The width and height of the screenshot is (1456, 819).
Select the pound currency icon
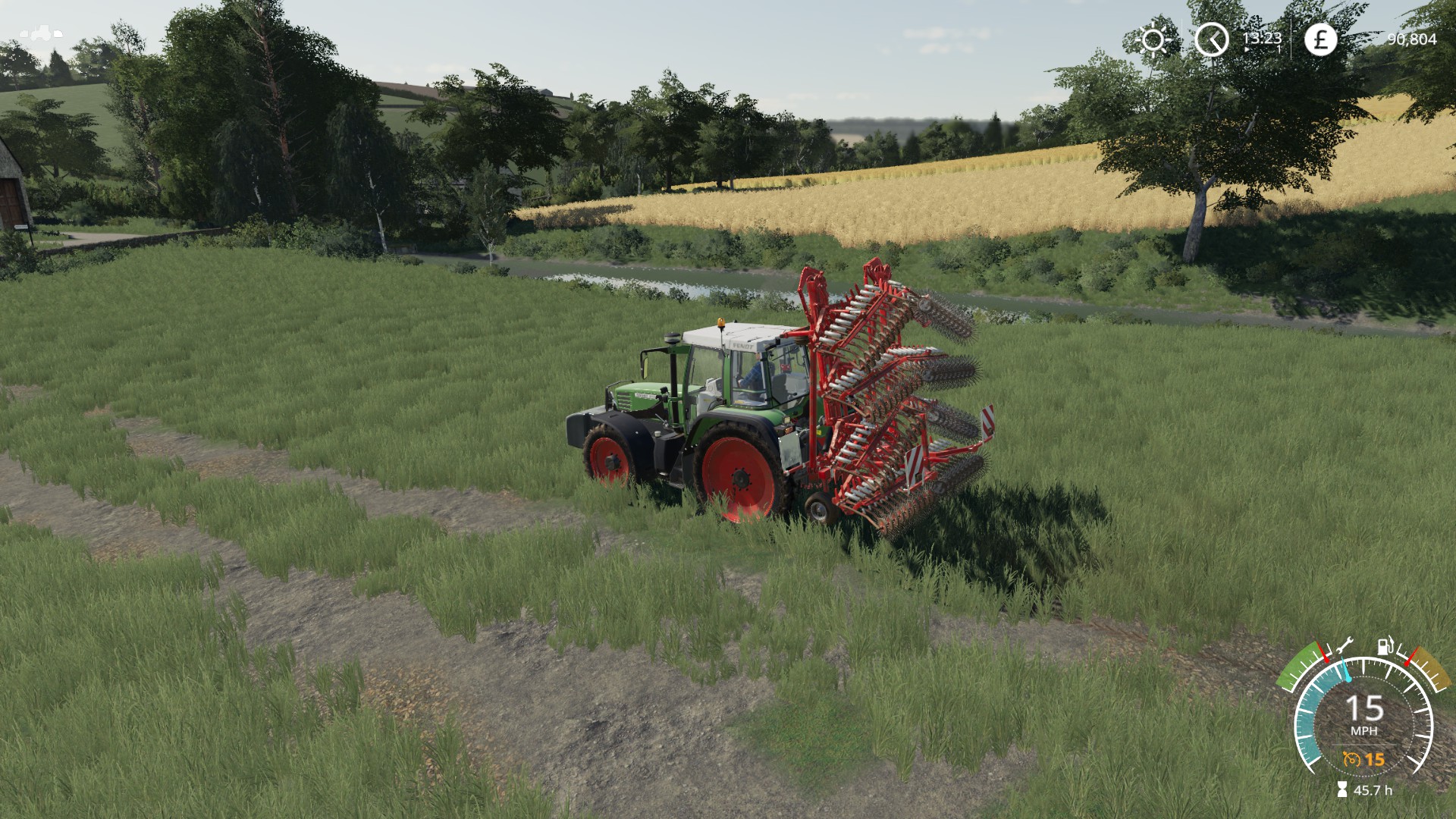click(x=1321, y=39)
